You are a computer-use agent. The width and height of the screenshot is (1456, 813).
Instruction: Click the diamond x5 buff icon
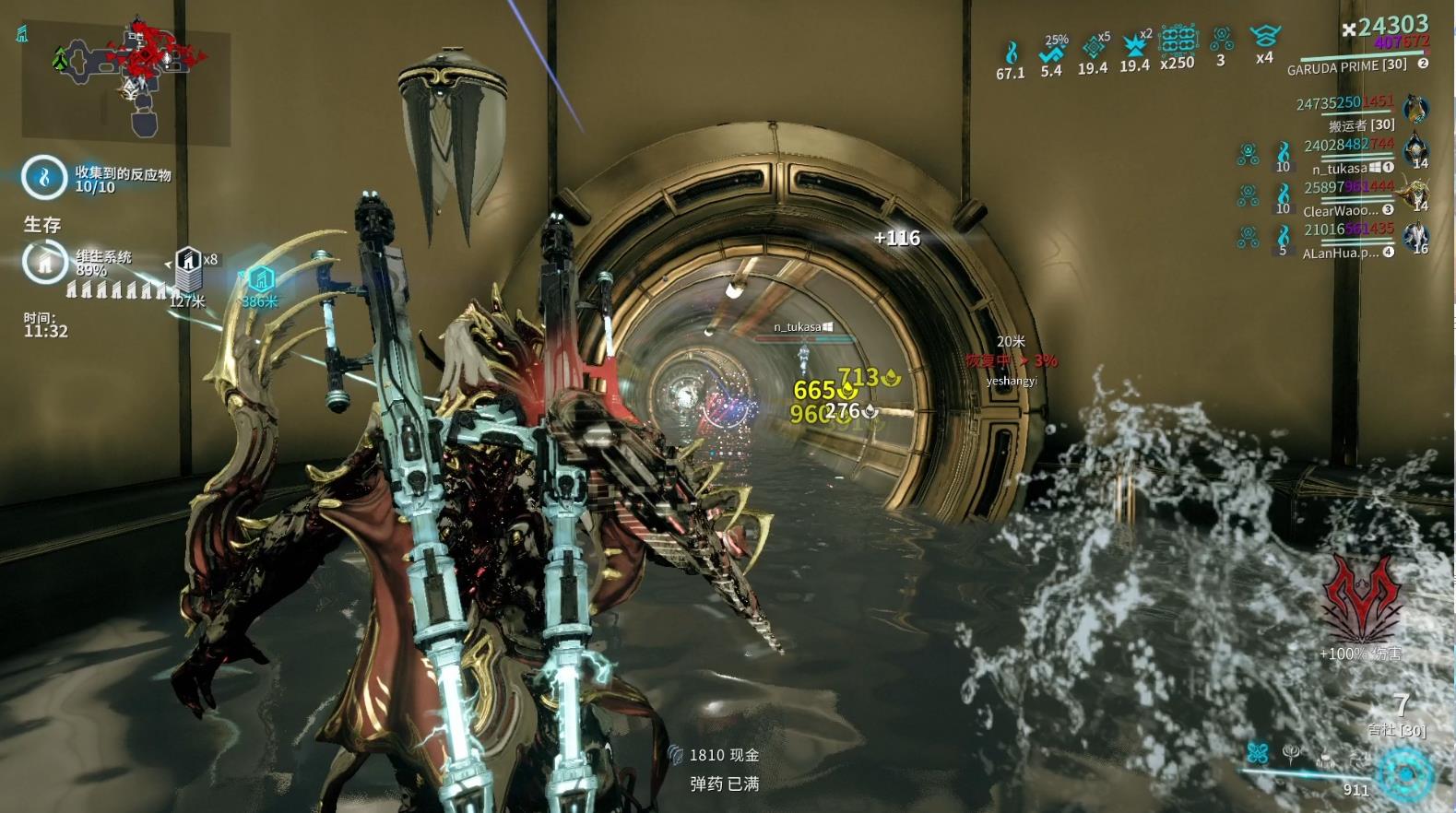[1093, 48]
